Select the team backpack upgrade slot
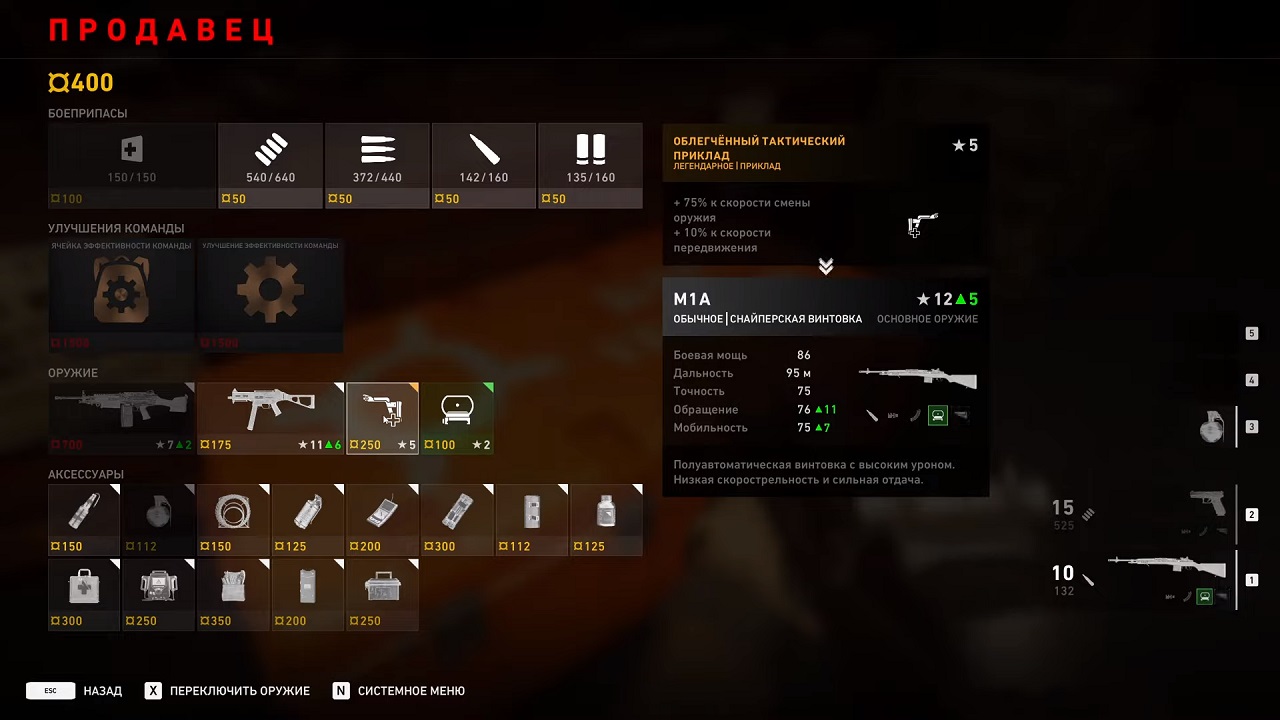Viewport: 1280px width, 720px height. pos(120,295)
